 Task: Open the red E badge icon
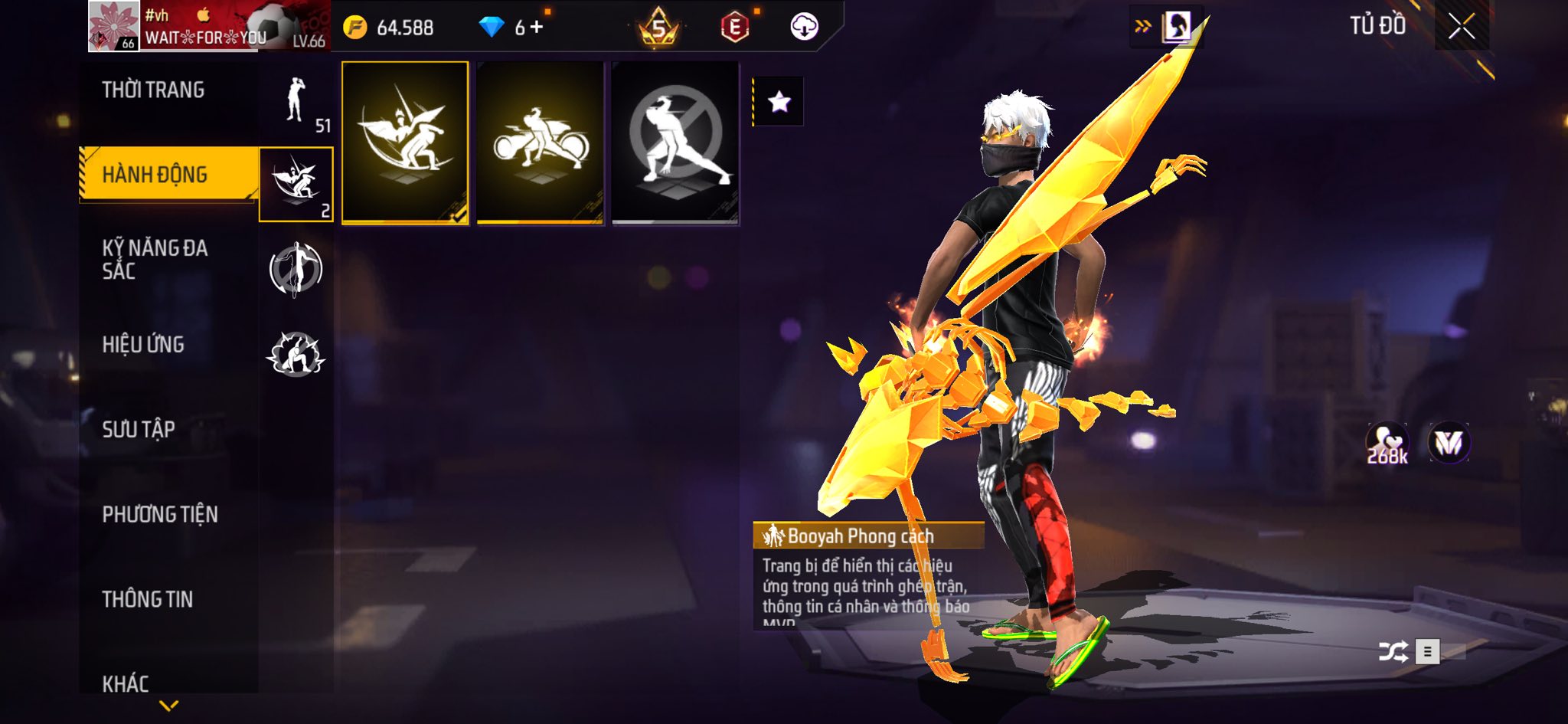tap(734, 28)
